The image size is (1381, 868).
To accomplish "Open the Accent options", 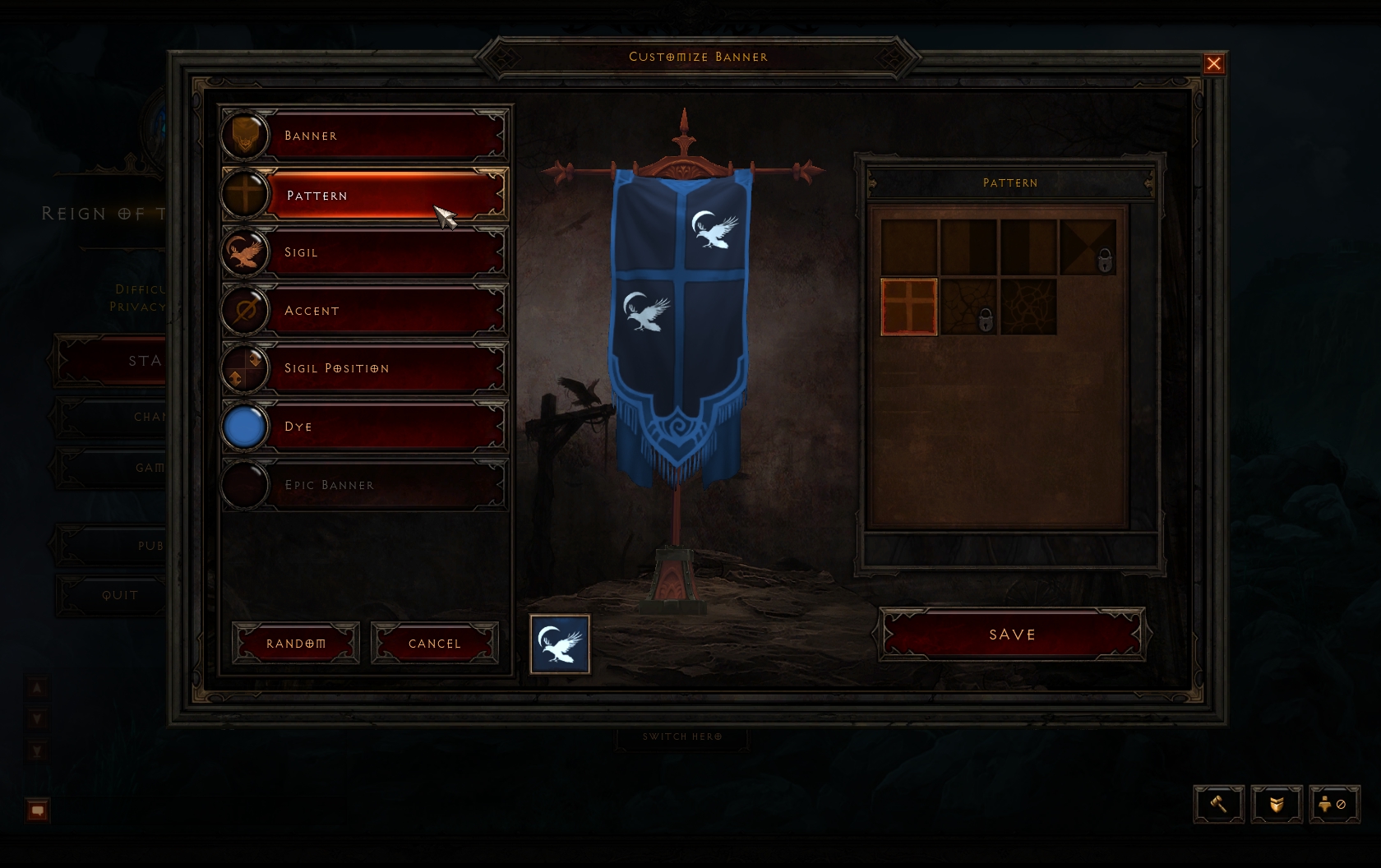I will pos(365,311).
